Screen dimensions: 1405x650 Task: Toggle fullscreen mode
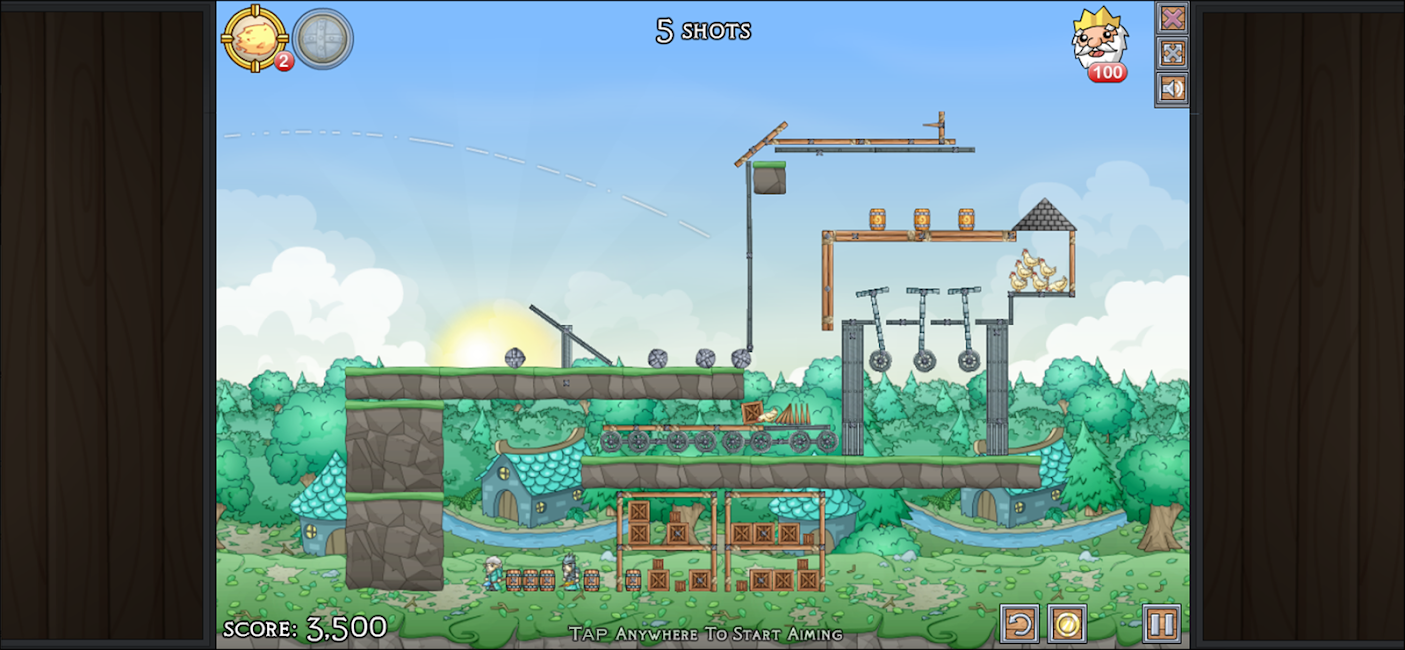(x=1172, y=53)
